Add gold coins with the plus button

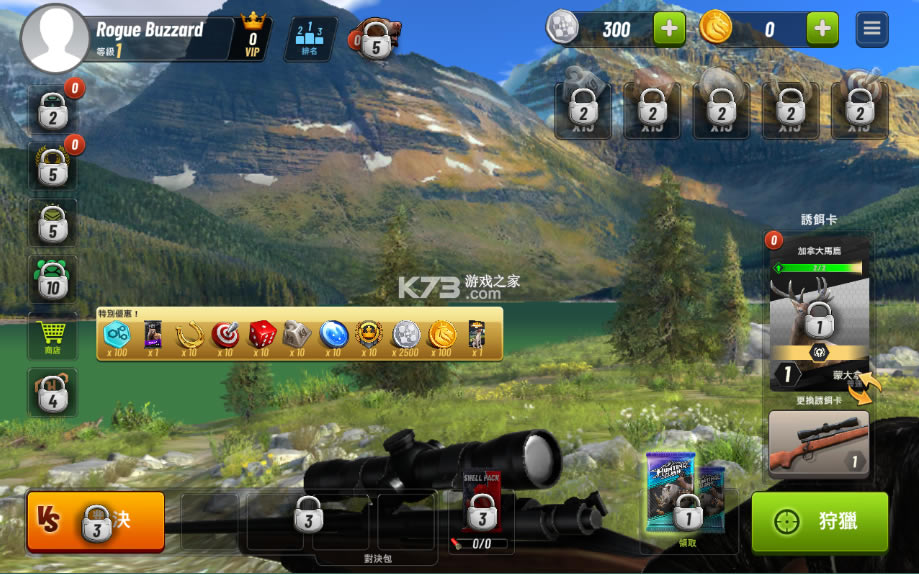(822, 29)
